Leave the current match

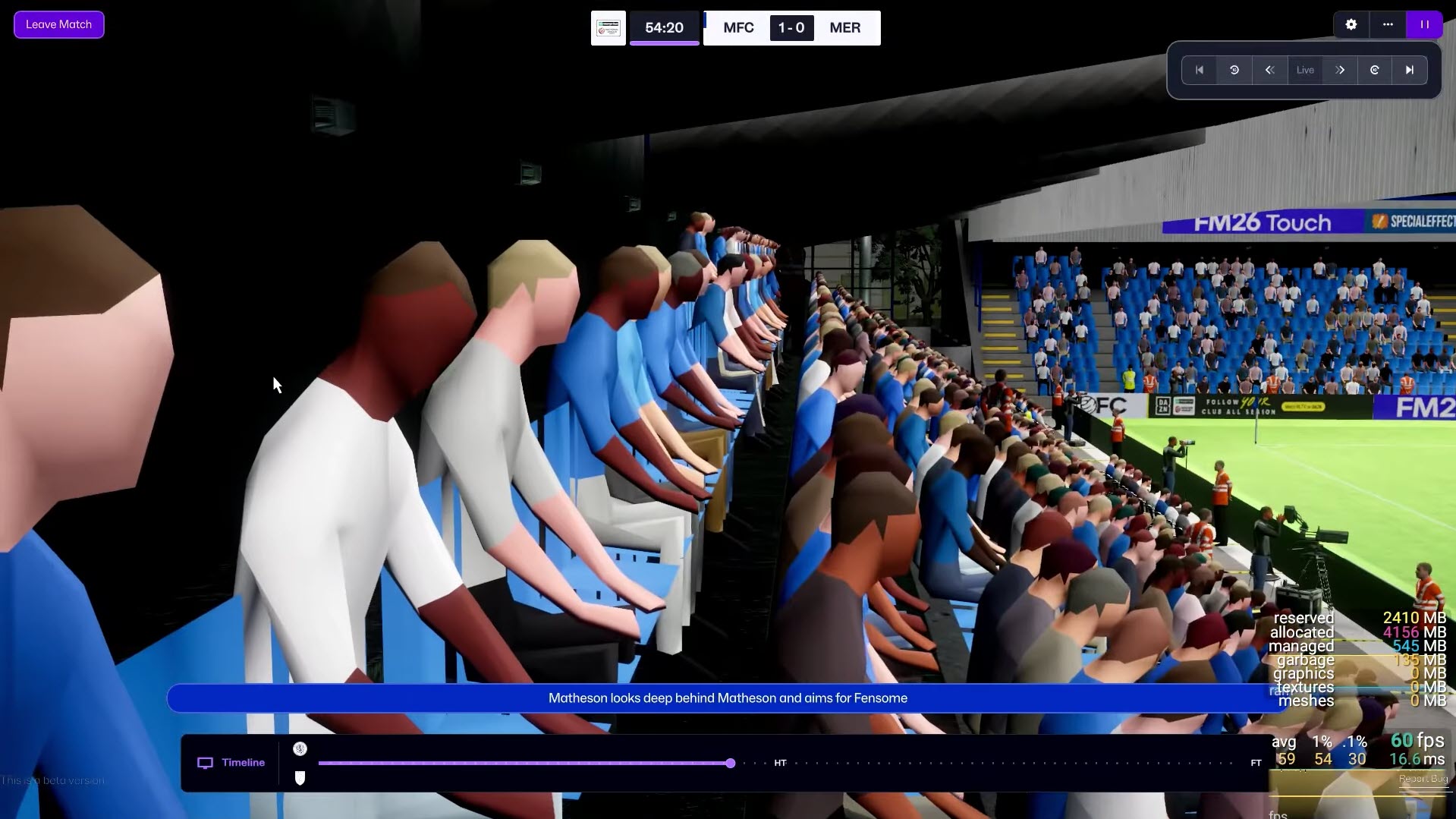coord(58,24)
